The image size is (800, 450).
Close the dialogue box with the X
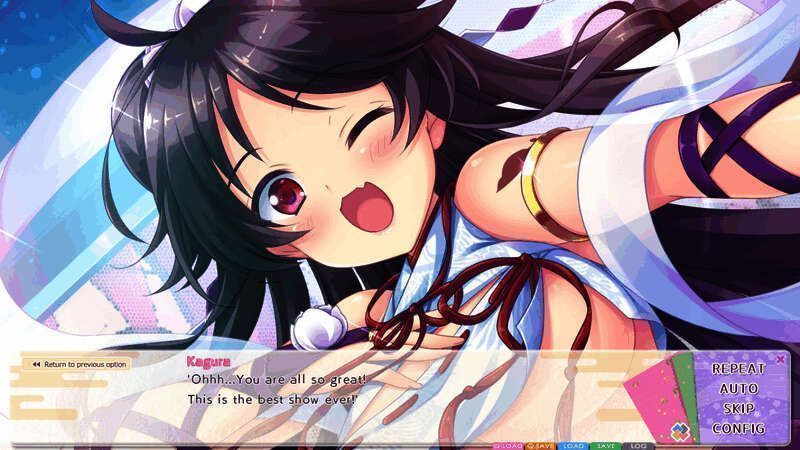pos(780,358)
